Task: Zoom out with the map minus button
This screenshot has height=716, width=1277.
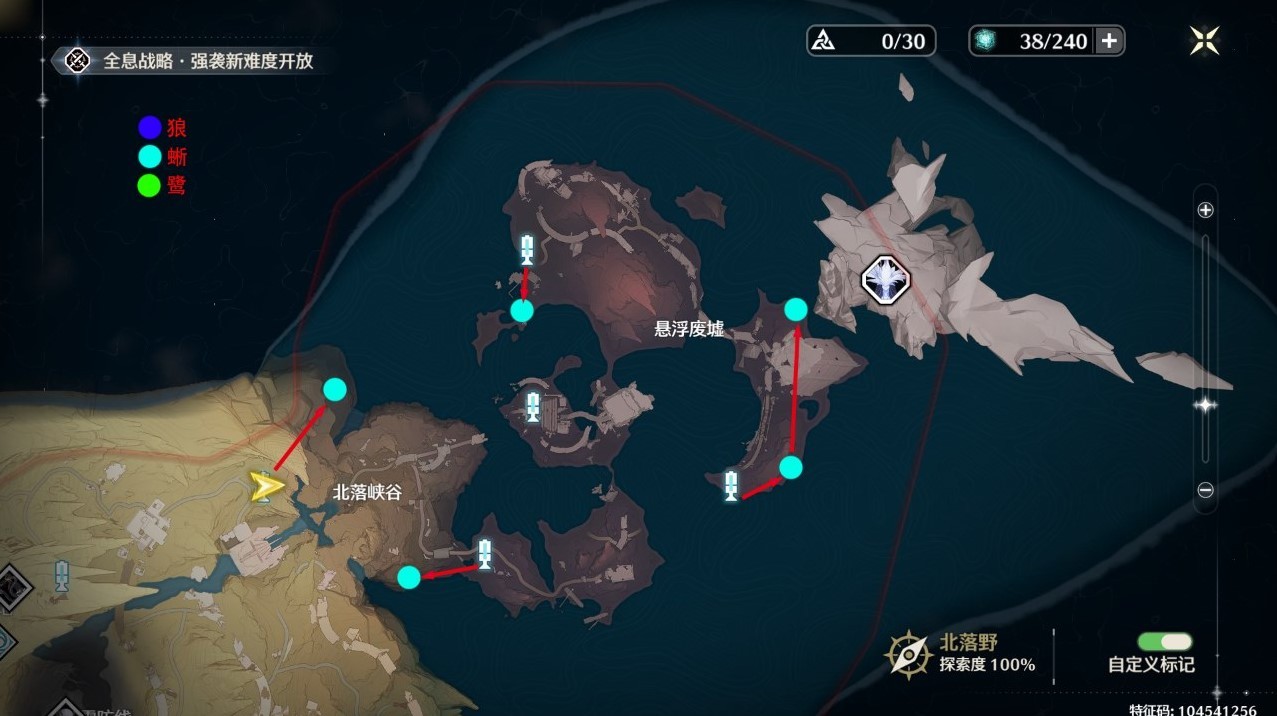Action: (x=1205, y=490)
